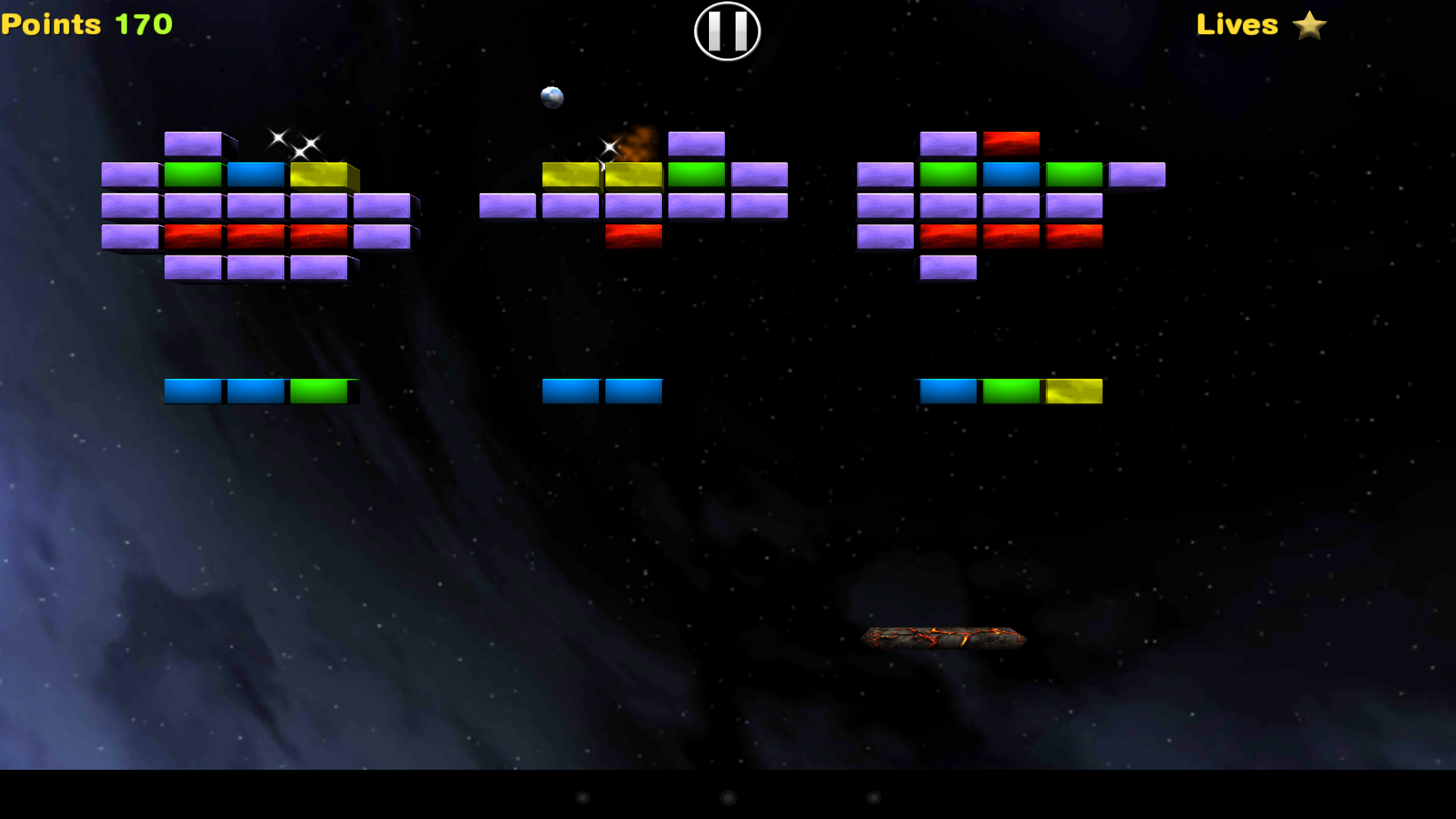Select the green brick in the right floating row
Viewport: 1456px width, 819px height.
(x=1011, y=391)
